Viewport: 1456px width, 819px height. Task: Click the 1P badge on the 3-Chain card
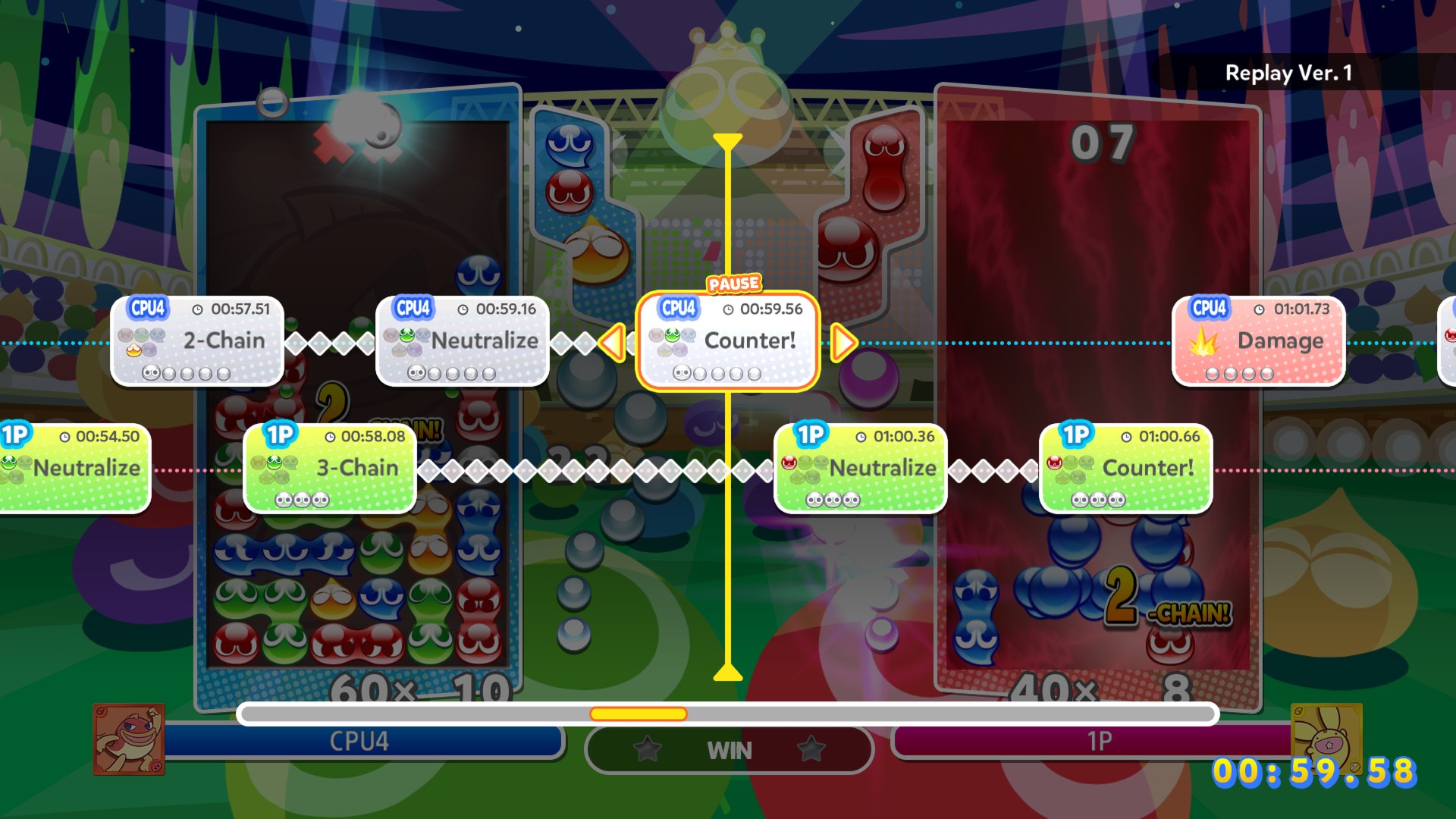[281, 435]
